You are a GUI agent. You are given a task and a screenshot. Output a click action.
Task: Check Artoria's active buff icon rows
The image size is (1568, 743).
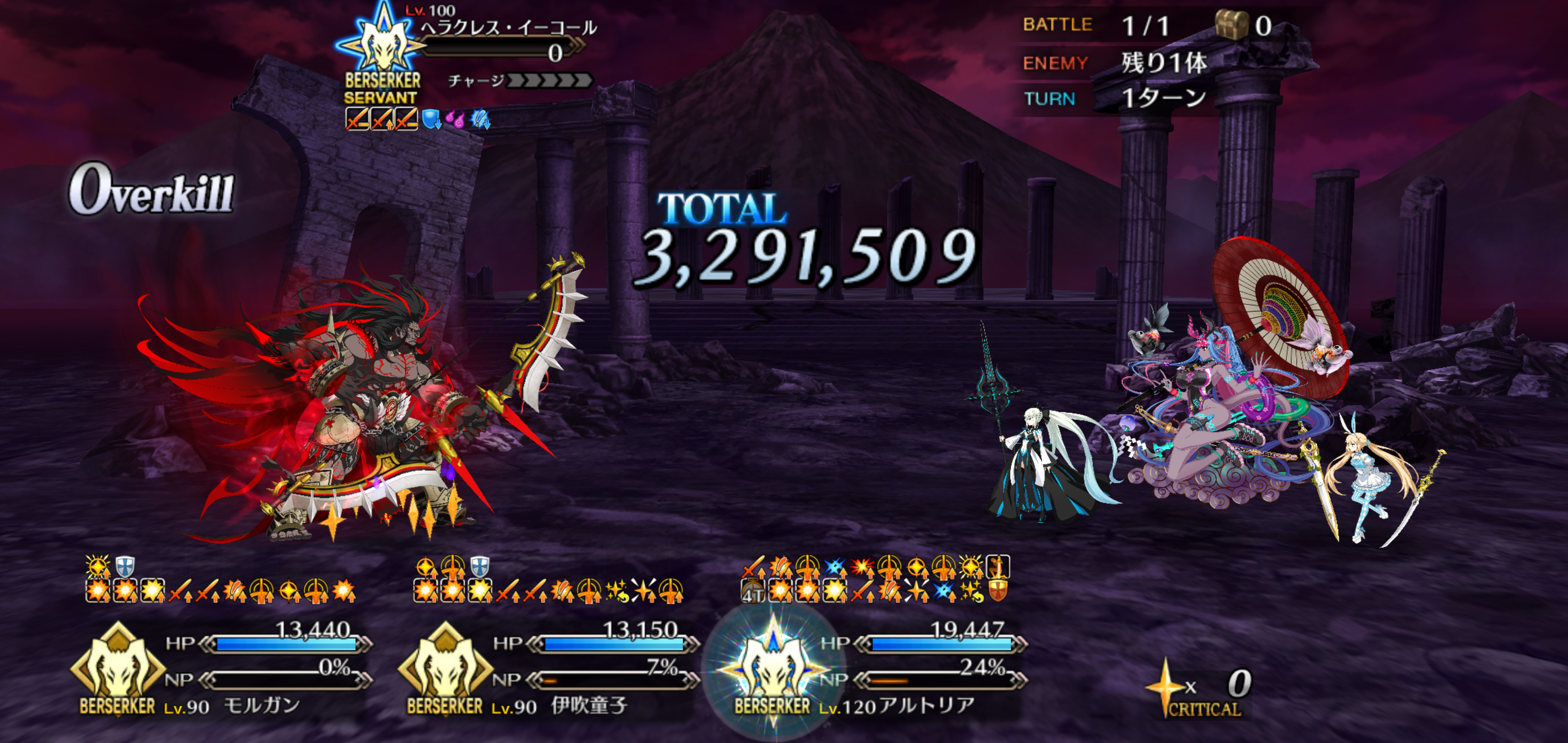875,579
